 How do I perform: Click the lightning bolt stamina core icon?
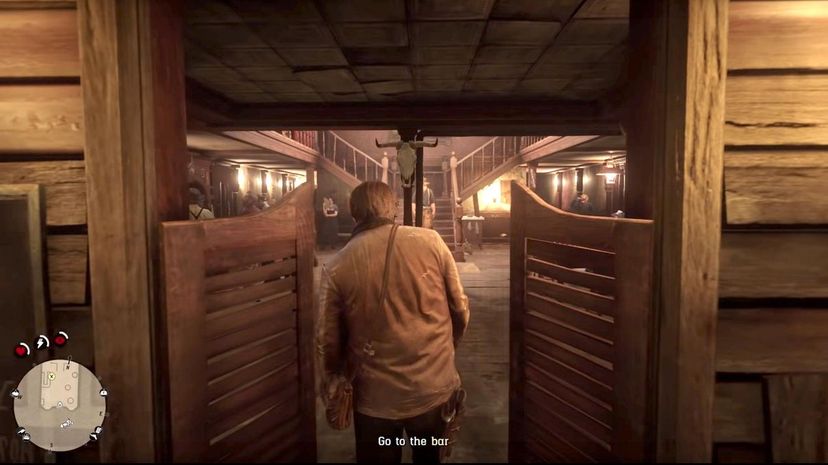coord(42,341)
